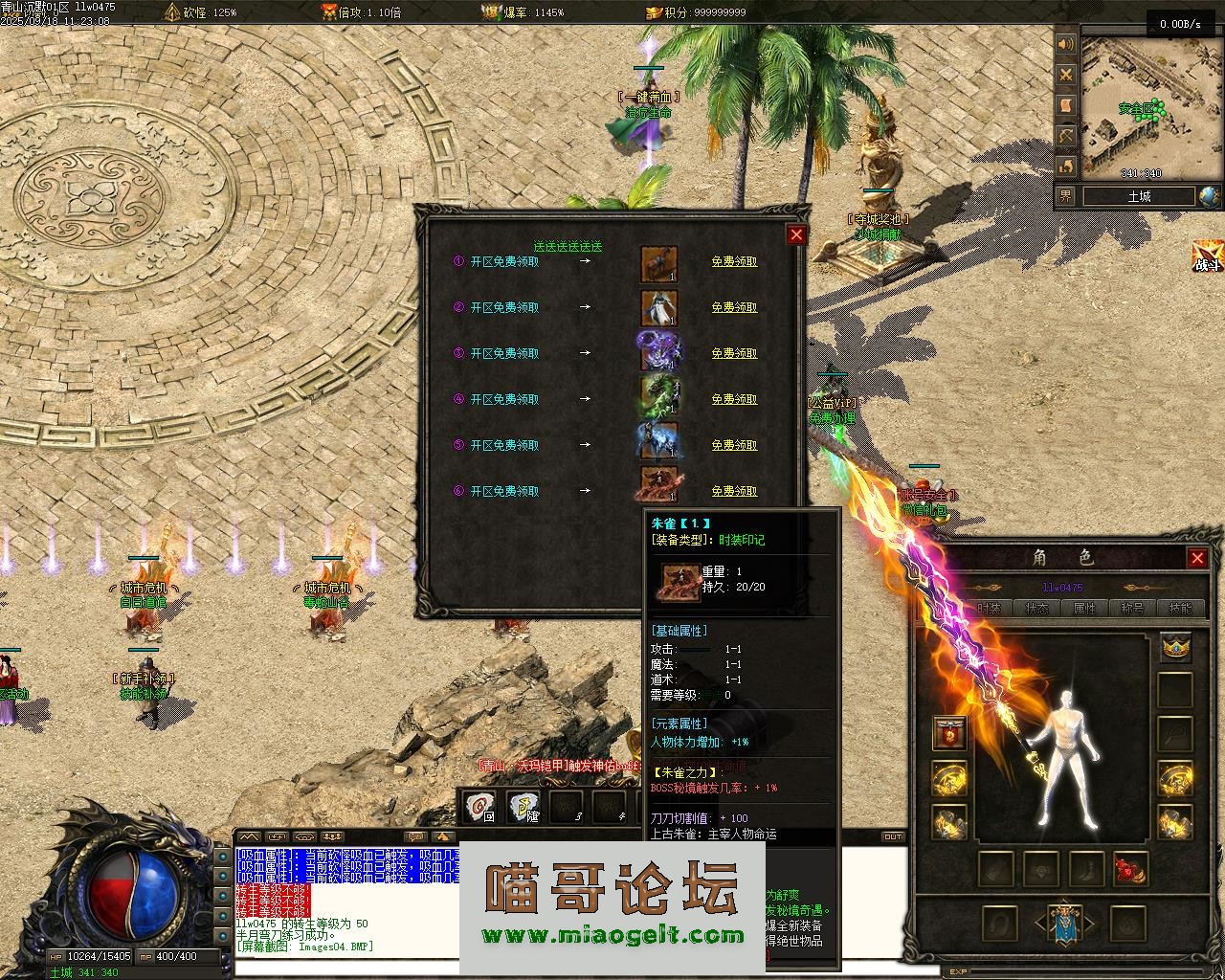1225x980 pixels.
Task: Toggle sound with the speaker icon
Action: [1065, 44]
